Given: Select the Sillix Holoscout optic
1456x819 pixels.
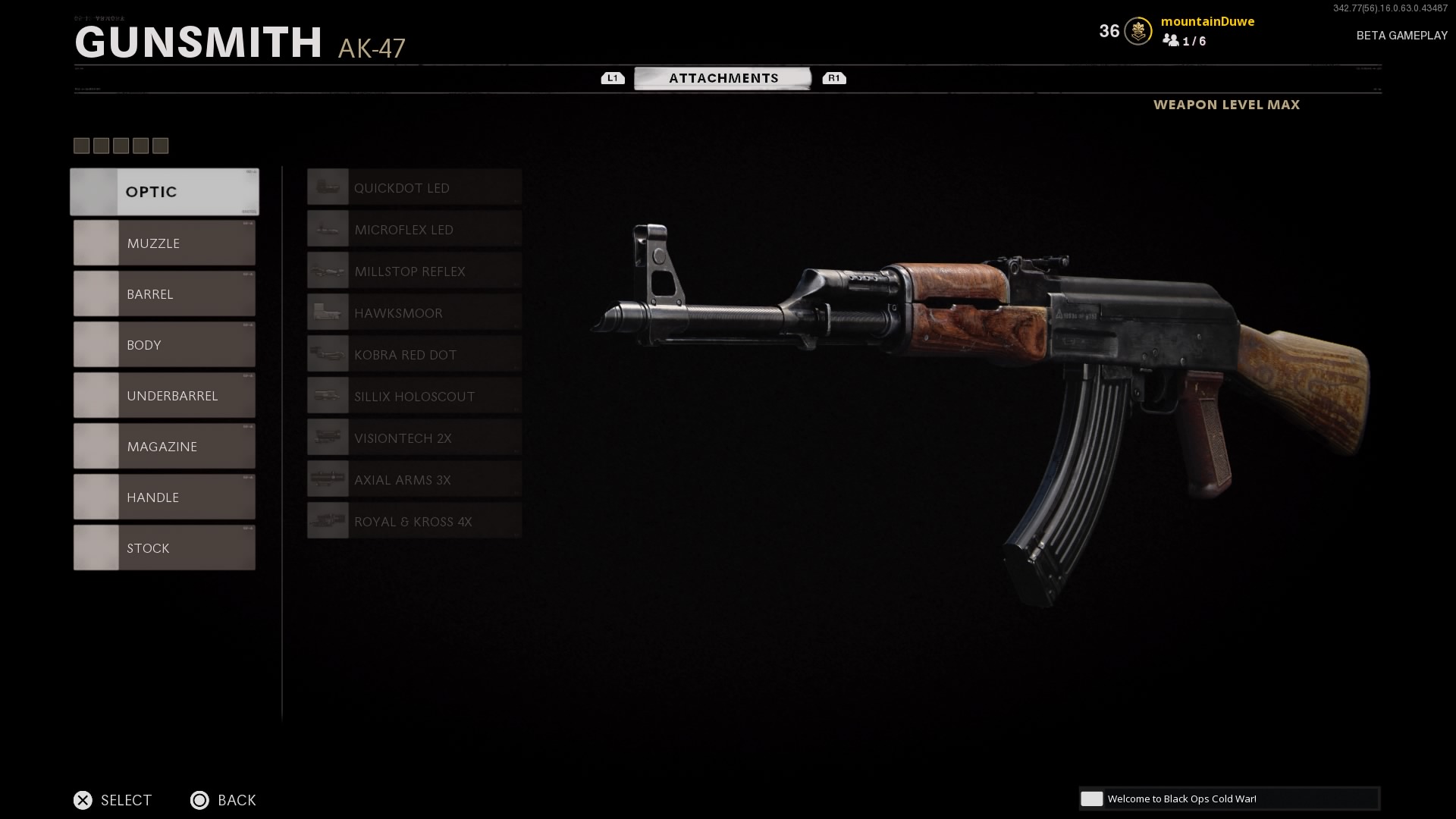Looking at the screenshot, I should (414, 397).
